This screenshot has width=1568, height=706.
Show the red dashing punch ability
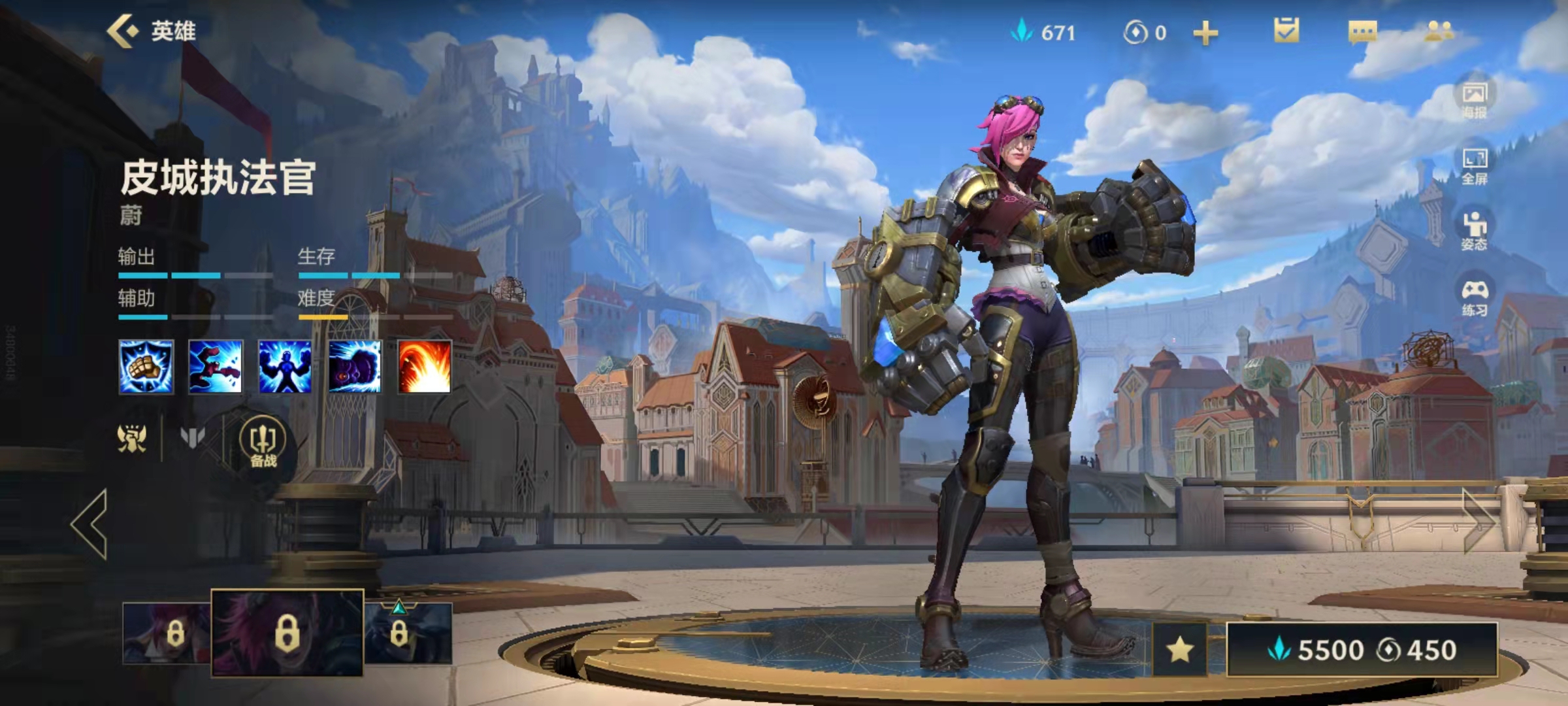tap(216, 367)
